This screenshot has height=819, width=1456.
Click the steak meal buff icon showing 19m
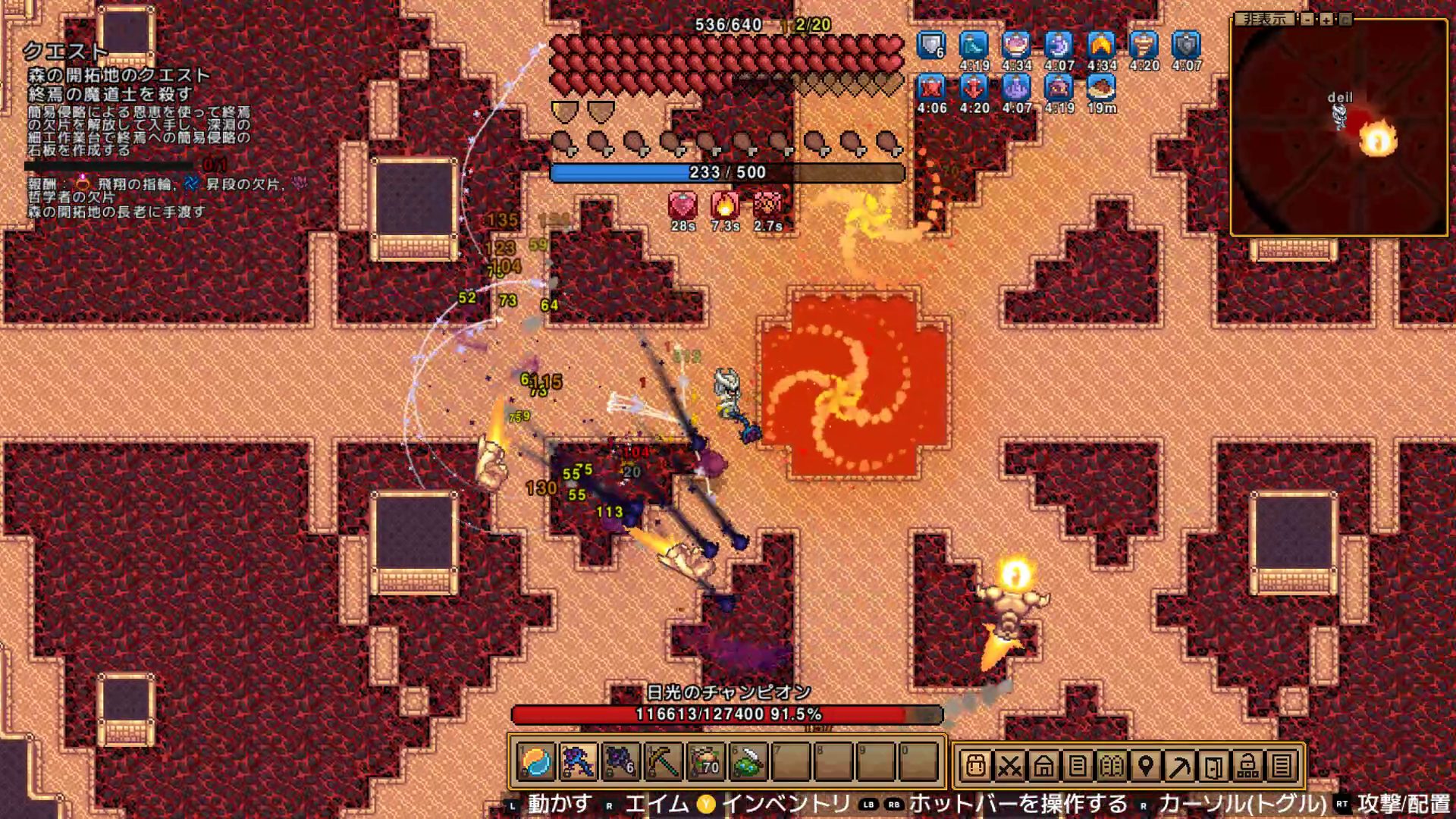point(1101,88)
